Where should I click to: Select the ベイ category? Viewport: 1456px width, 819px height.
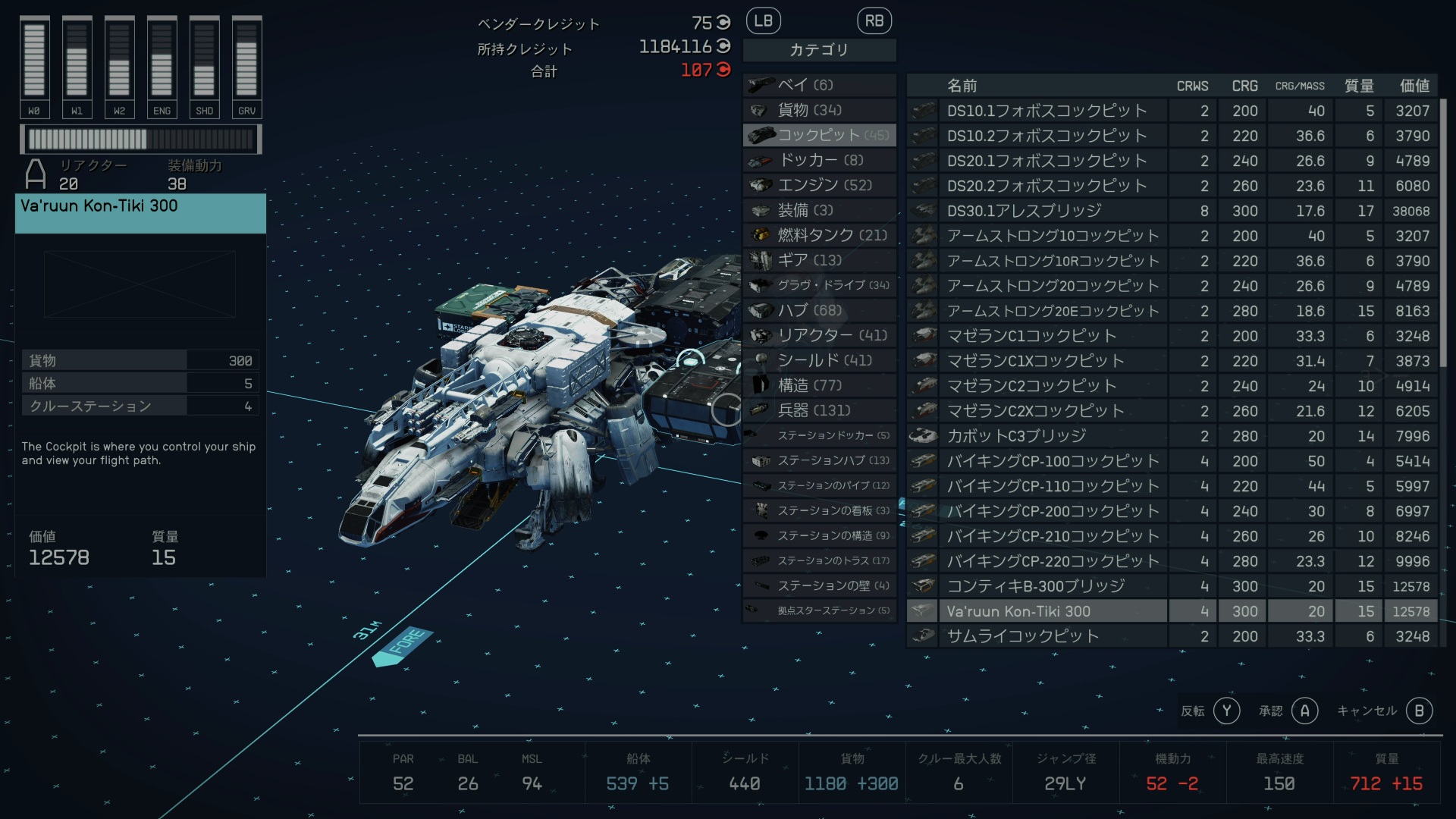pos(819,85)
